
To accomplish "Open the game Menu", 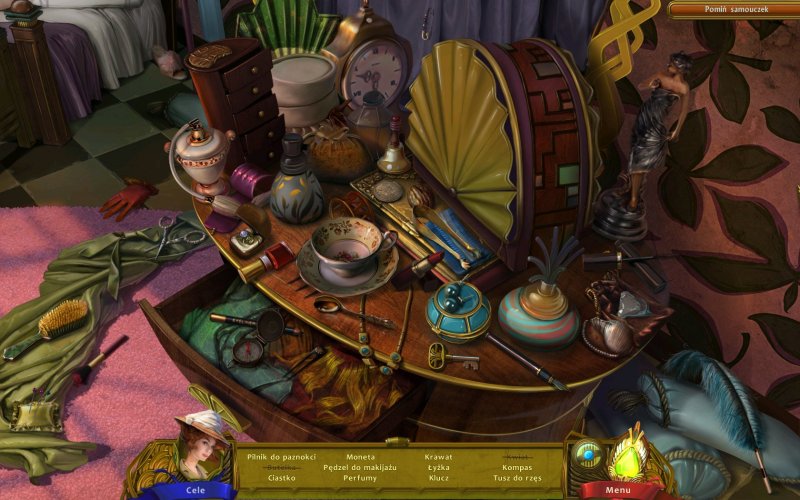I will point(617,490).
